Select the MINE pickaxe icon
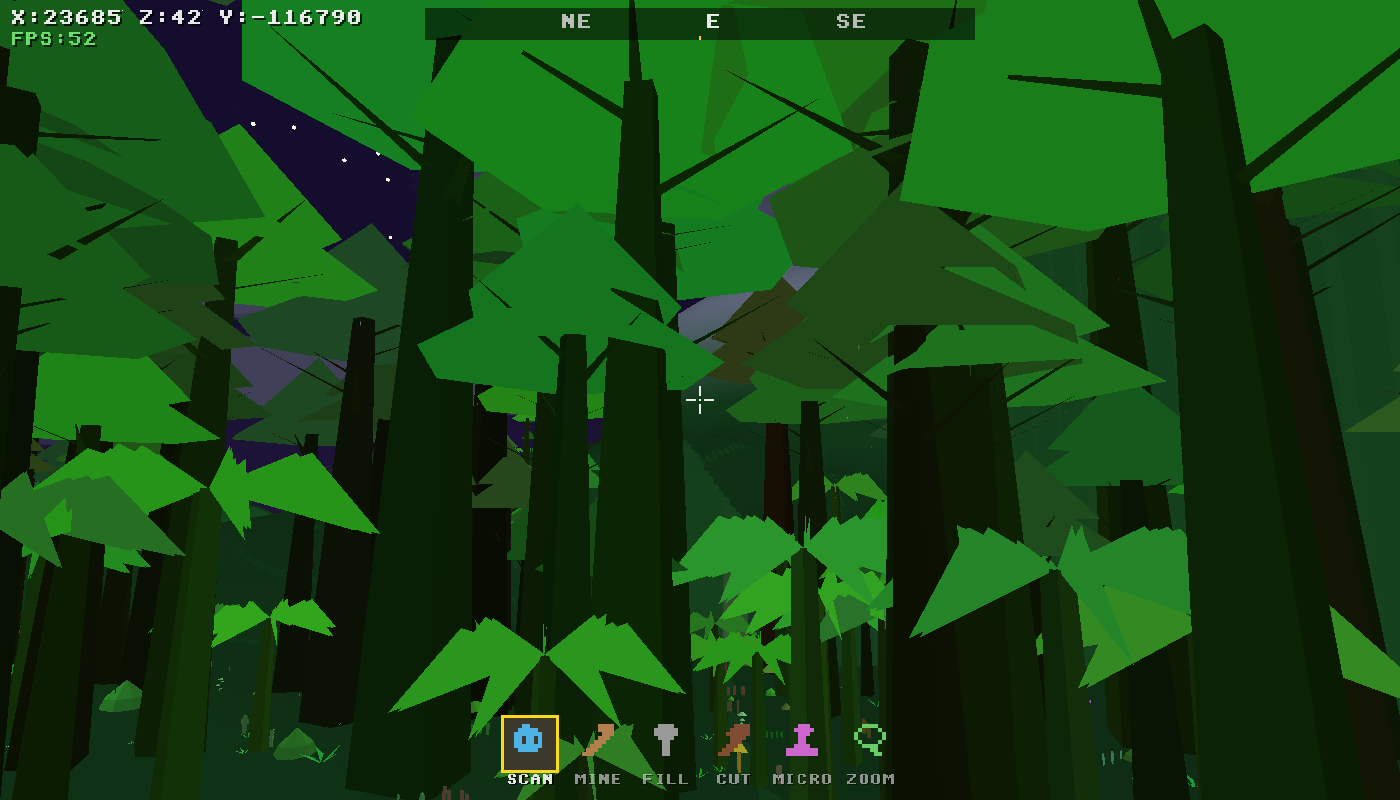Viewport: 1400px width, 800px height. 597,741
